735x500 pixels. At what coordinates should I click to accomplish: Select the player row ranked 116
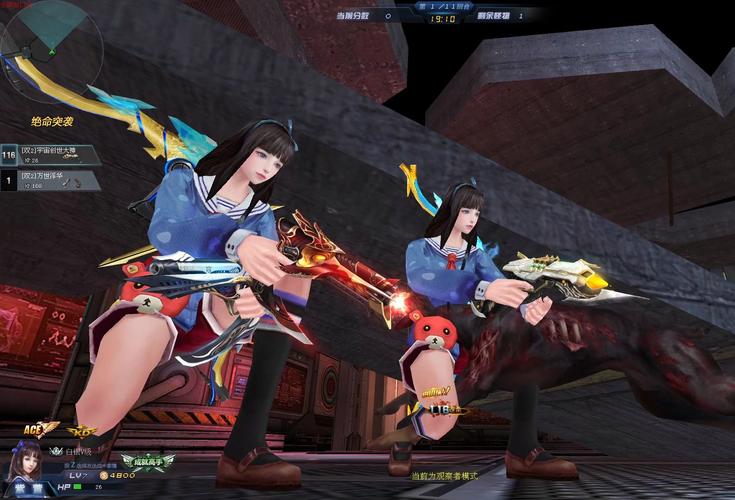[52, 155]
